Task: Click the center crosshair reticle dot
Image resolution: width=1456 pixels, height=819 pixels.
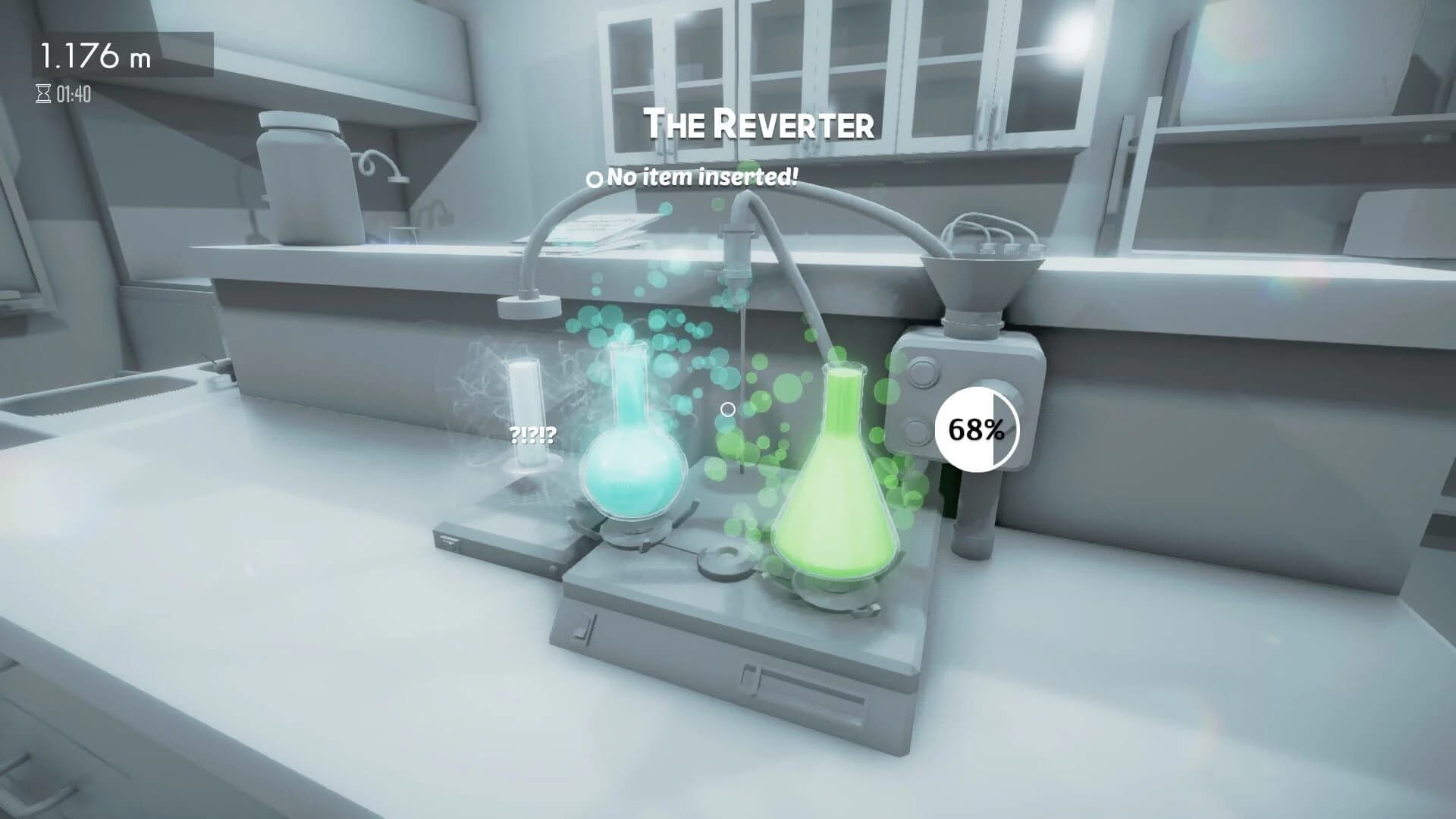Action: pyautogui.click(x=728, y=409)
